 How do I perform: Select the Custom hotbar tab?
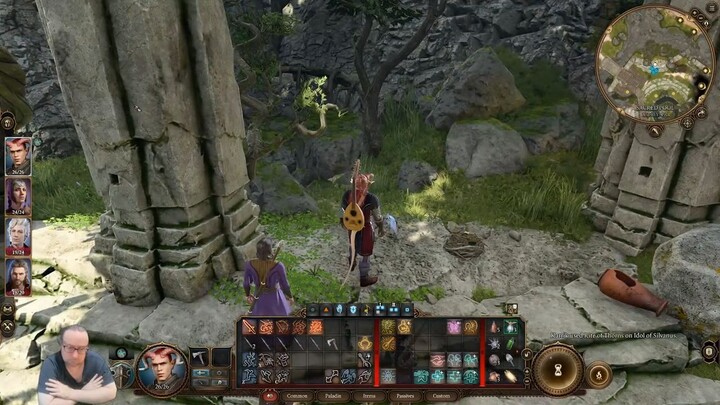pyautogui.click(x=440, y=395)
